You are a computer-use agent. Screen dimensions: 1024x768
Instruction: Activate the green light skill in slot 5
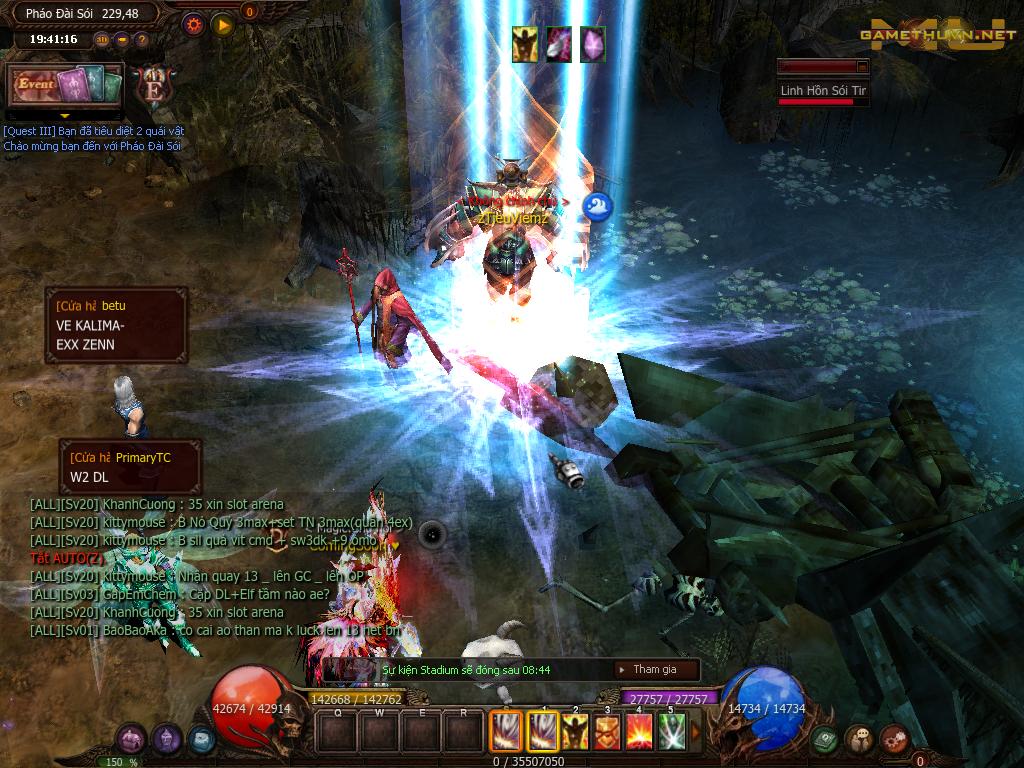click(x=671, y=732)
